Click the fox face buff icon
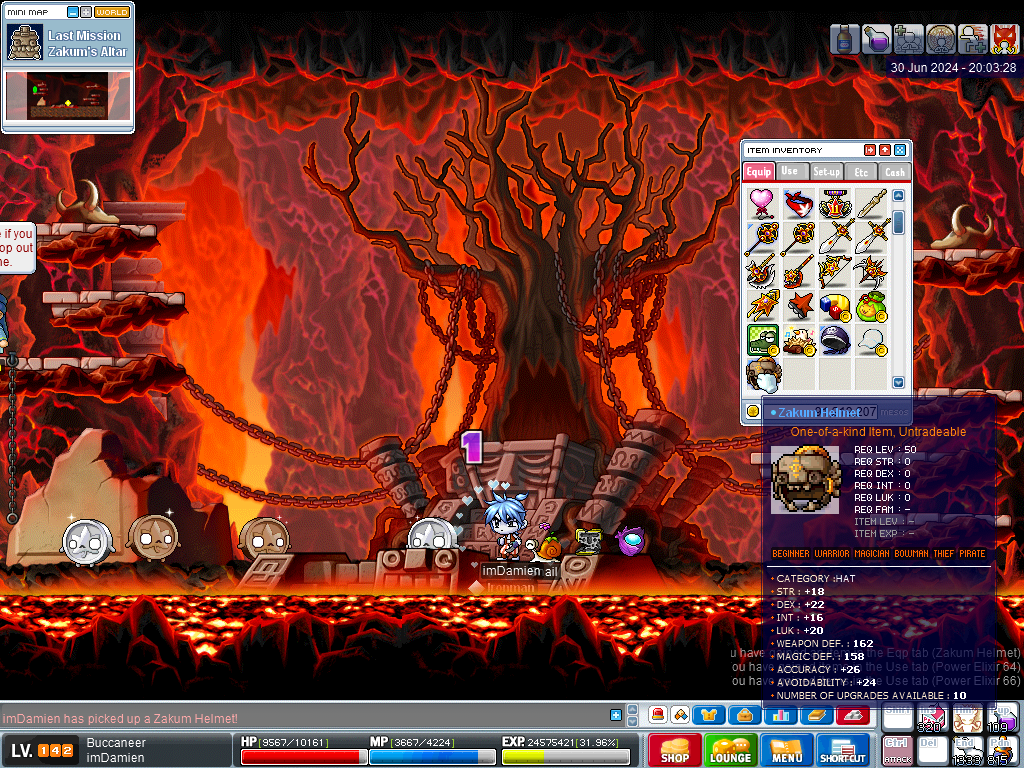This screenshot has width=1024, height=768. click(x=1004, y=39)
